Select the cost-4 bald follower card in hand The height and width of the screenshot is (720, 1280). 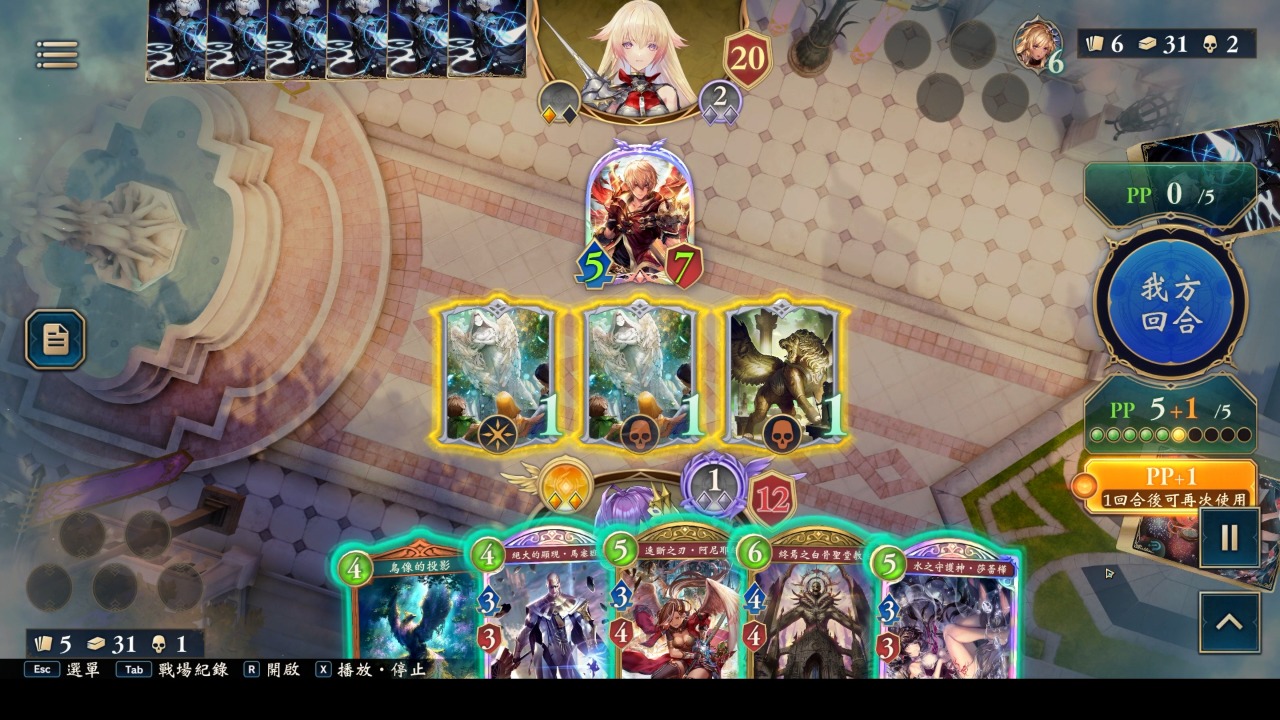[x=545, y=620]
